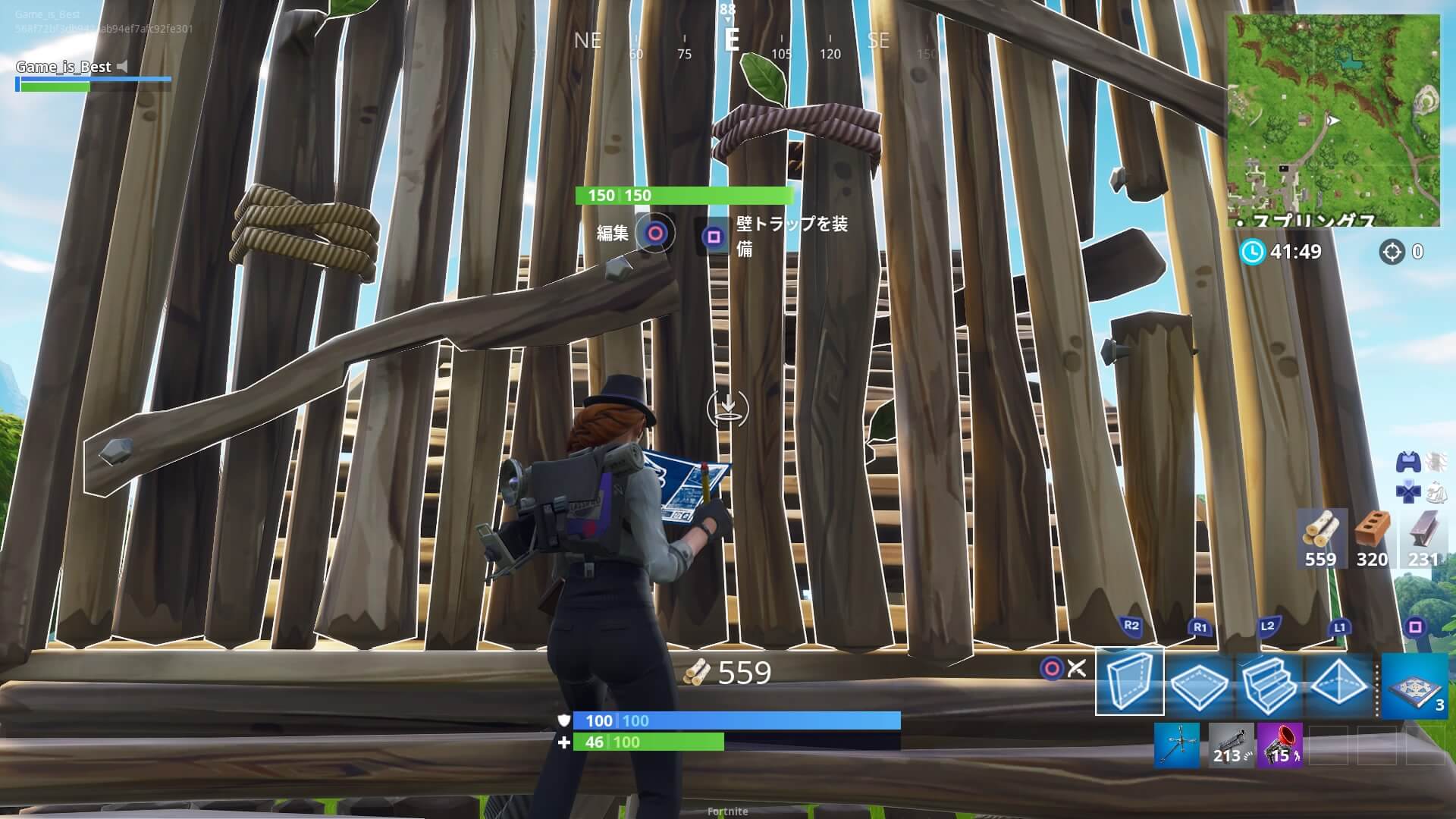Select the stairs building piece
The width and height of the screenshot is (1456, 819).
pos(1269,683)
